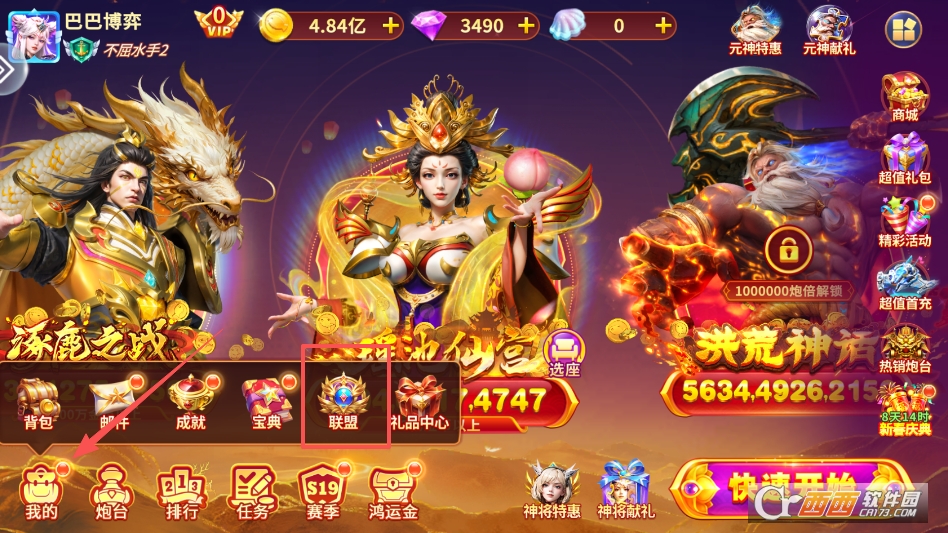
Task: Click the 选座 seat selection button
Action: pos(565,354)
